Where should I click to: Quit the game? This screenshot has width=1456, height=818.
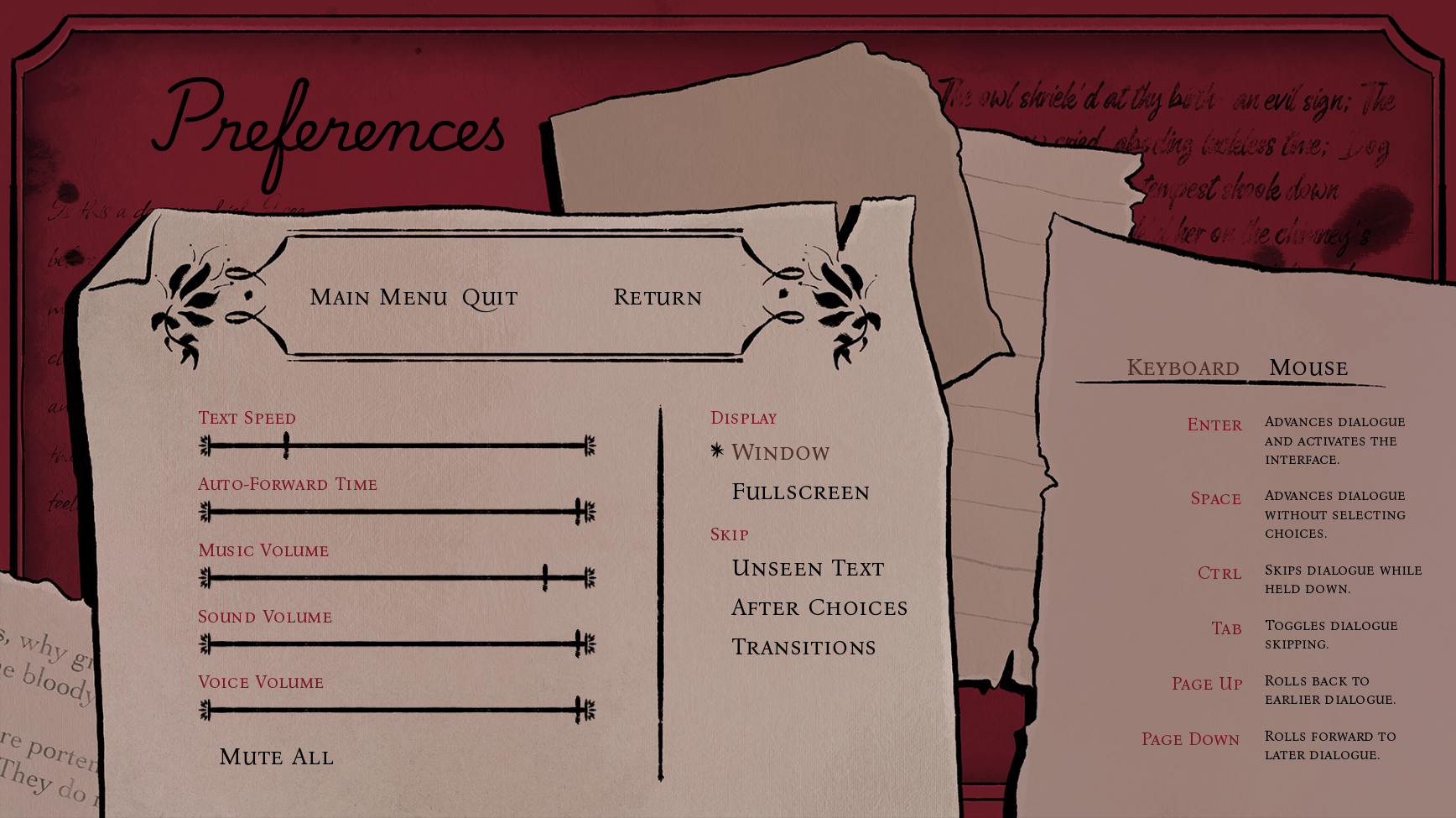(x=490, y=296)
